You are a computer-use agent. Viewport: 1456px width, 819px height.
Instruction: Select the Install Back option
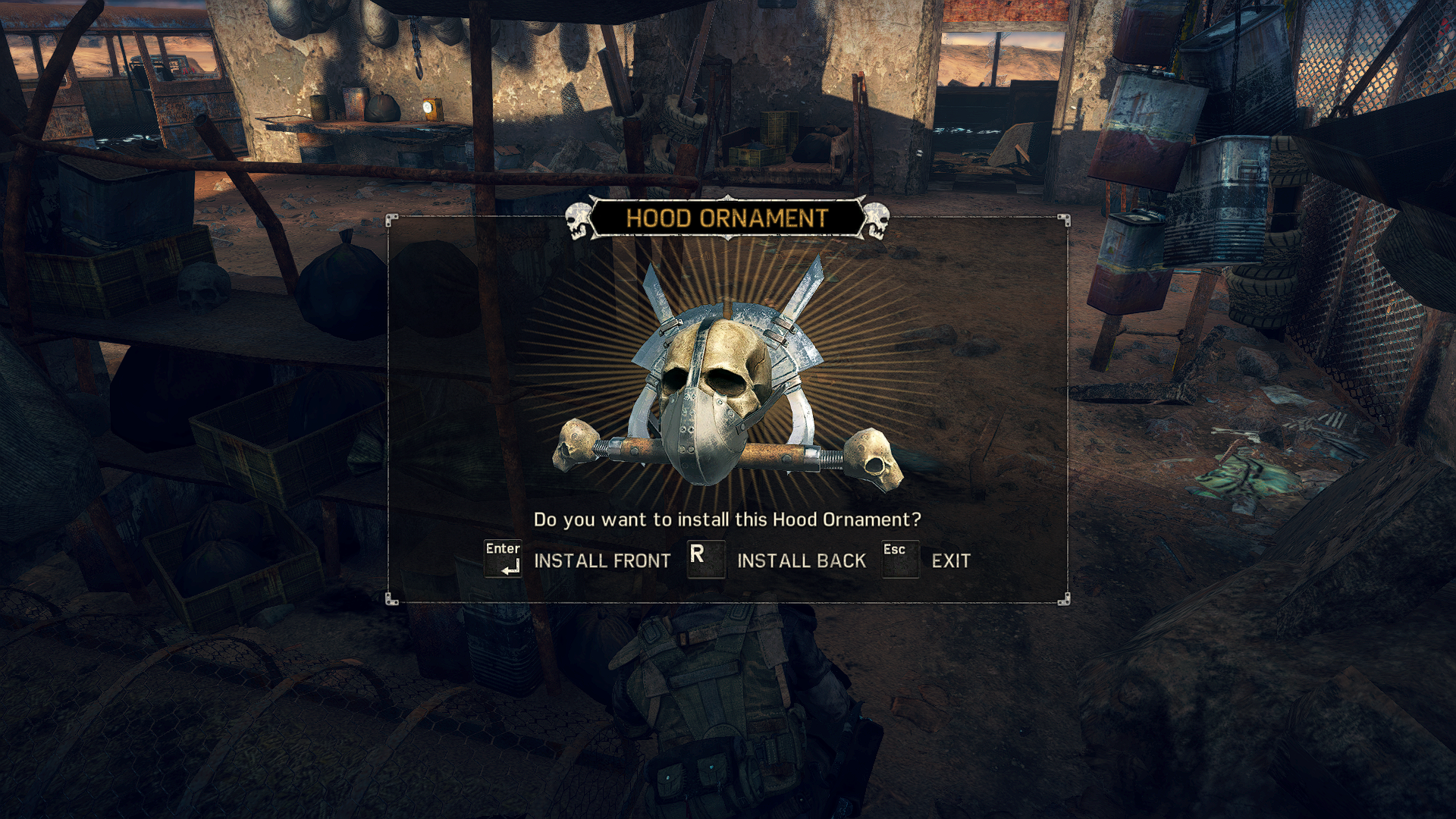[801, 560]
